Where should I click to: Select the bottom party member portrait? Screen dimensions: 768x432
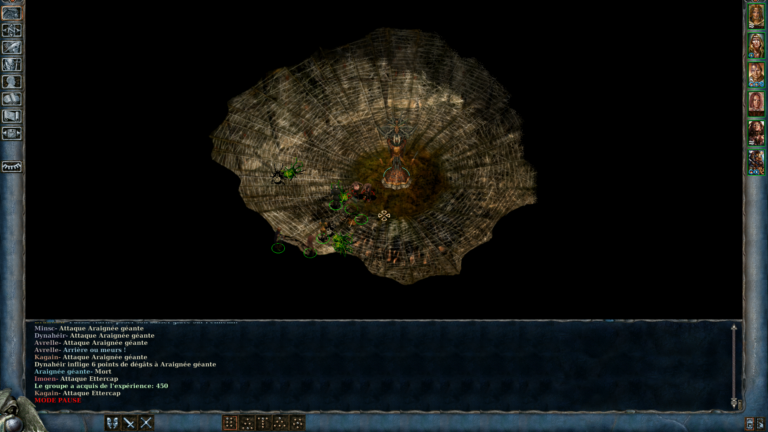(756, 161)
